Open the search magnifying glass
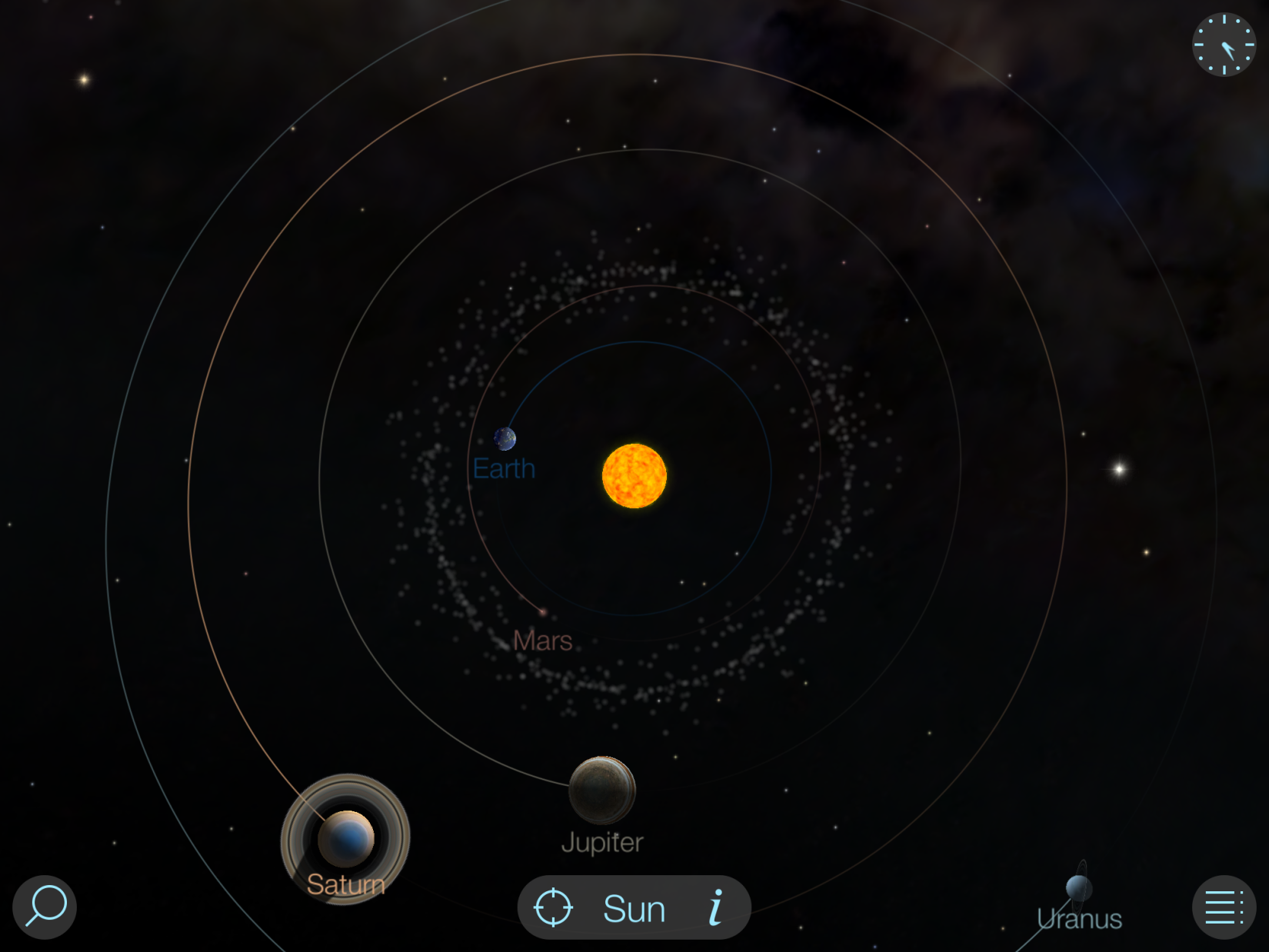Screen dimensions: 1269x952 45,907
